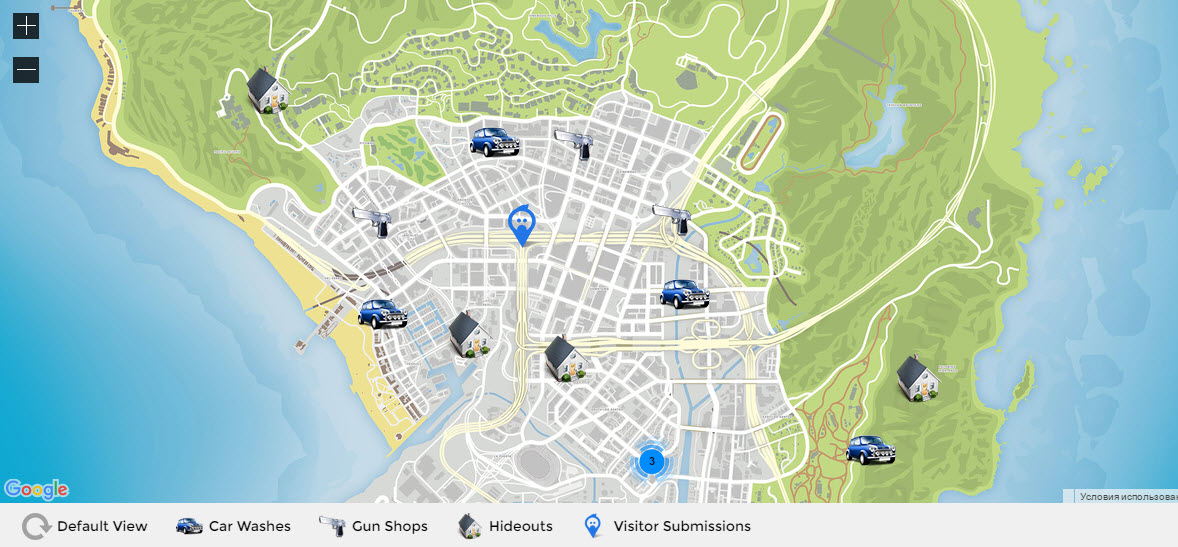The height and width of the screenshot is (547, 1178).
Task: Open the Google logo link
Action: click(37, 489)
